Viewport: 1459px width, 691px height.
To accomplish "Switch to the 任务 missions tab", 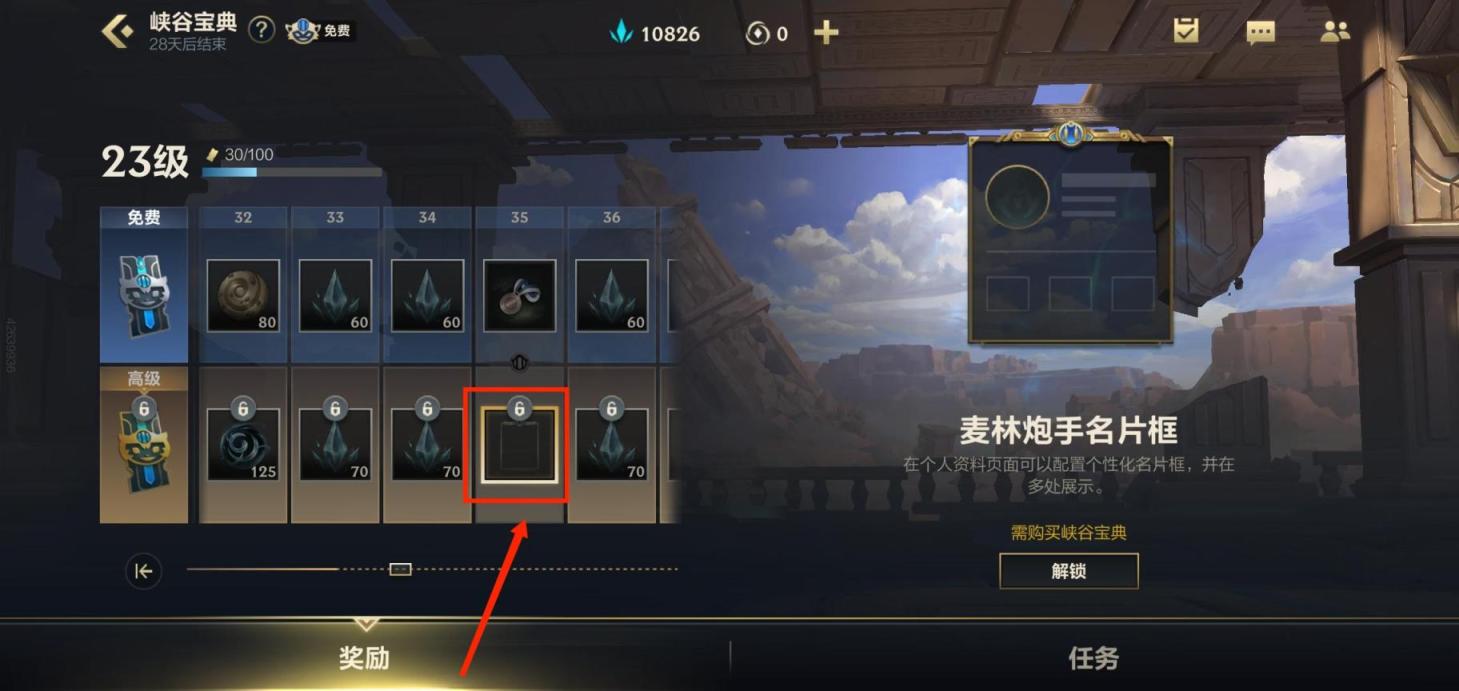I will [x=1093, y=657].
